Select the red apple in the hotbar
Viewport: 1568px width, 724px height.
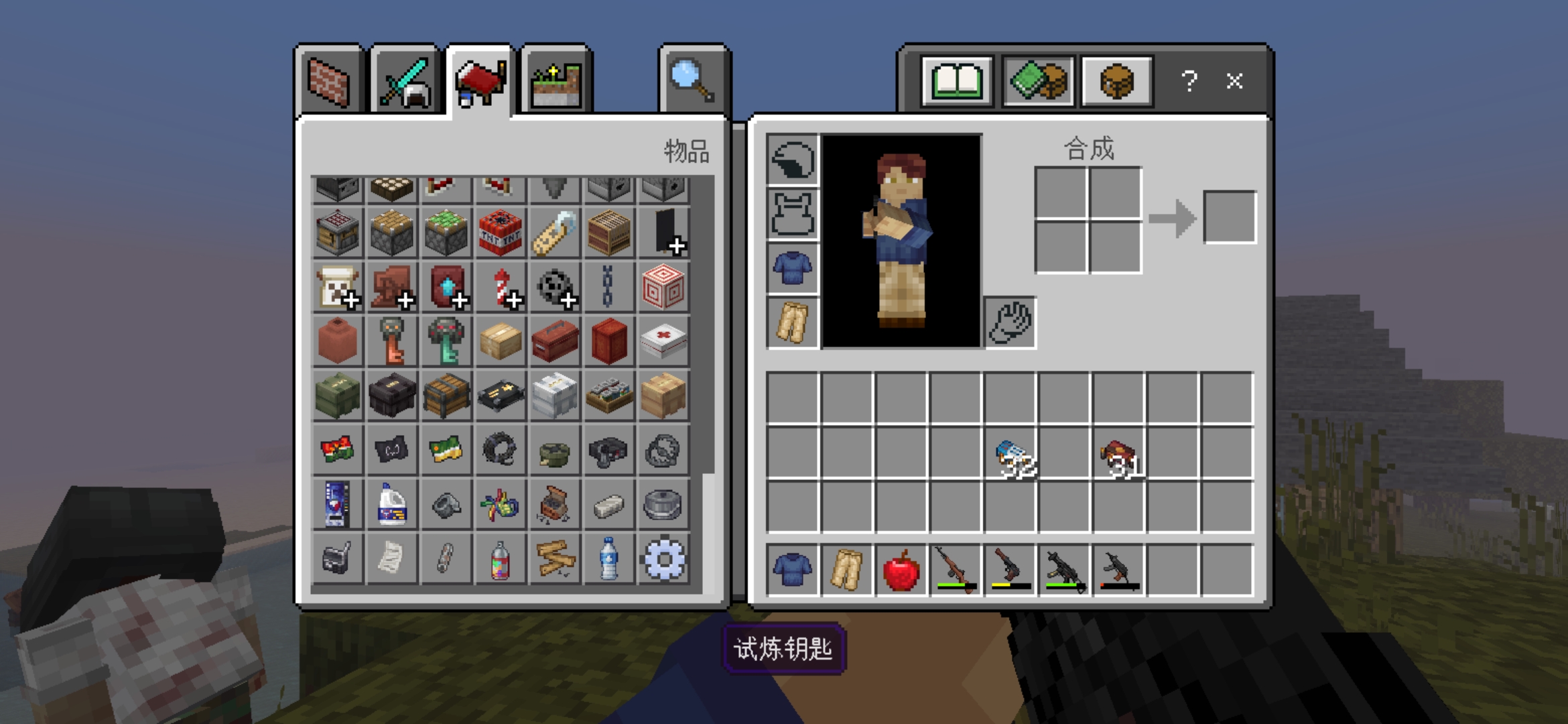[901, 570]
